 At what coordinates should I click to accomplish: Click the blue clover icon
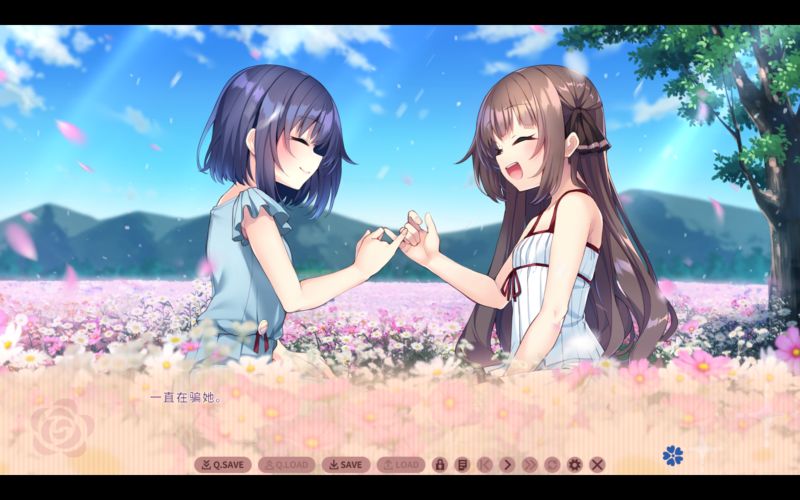673,455
